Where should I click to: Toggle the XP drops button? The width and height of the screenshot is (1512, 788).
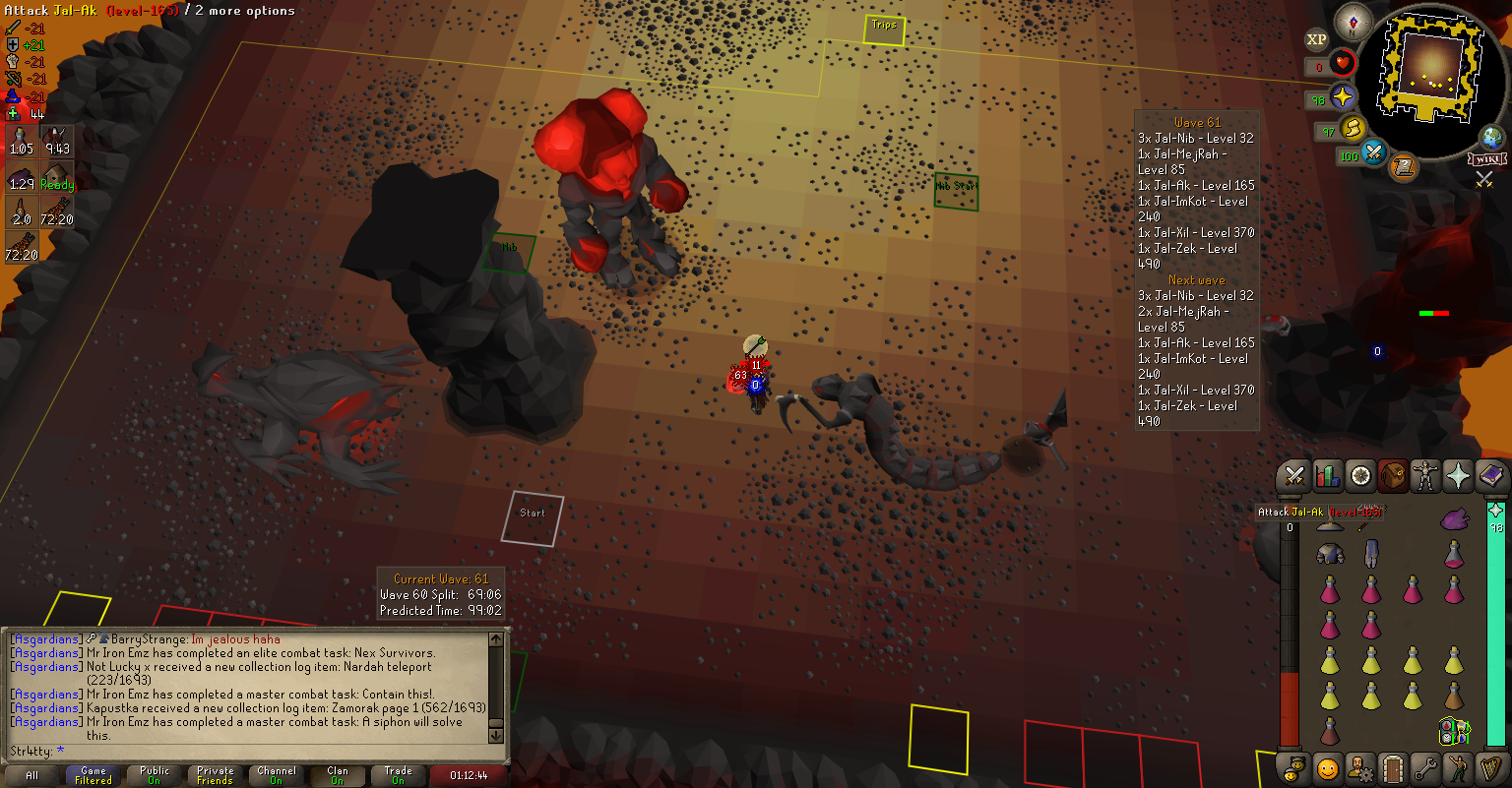tap(1316, 40)
